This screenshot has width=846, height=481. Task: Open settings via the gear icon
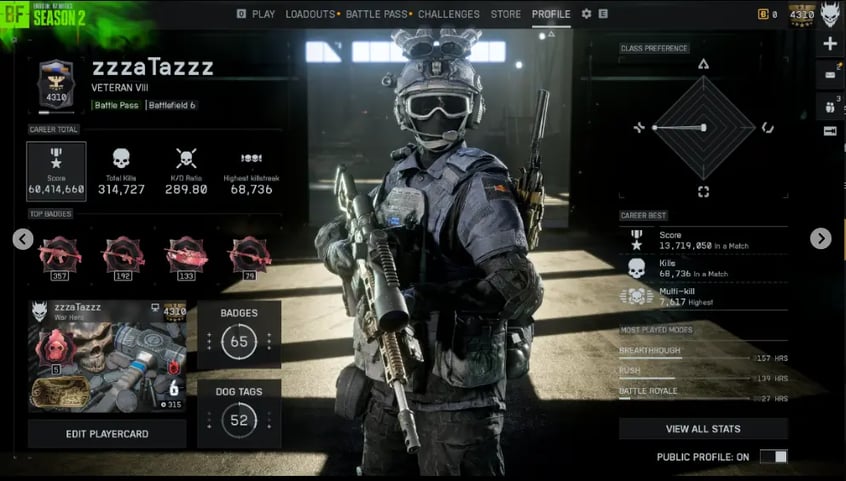tap(586, 14)
